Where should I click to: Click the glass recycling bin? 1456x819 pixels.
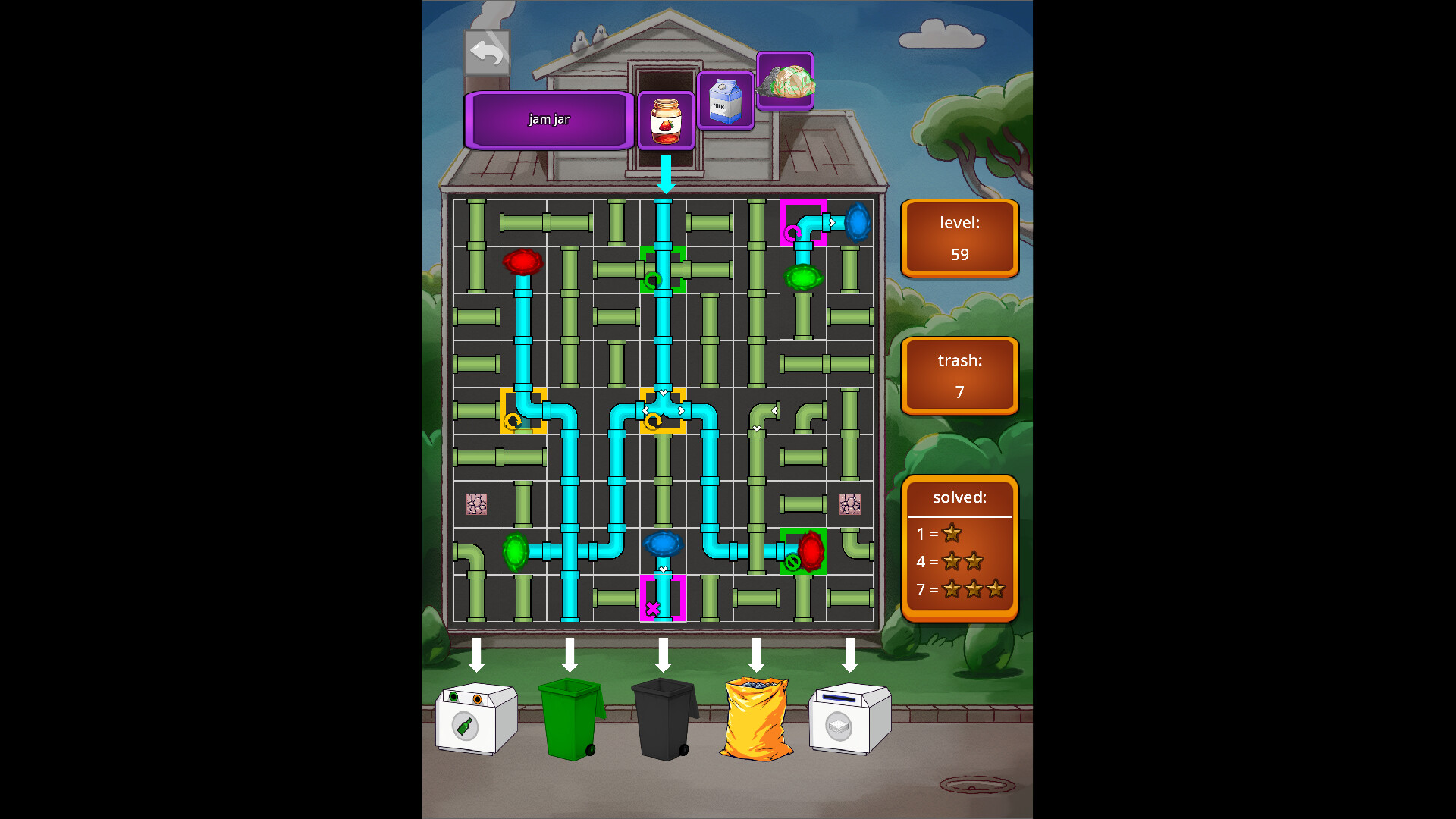[x=475, y=720]
